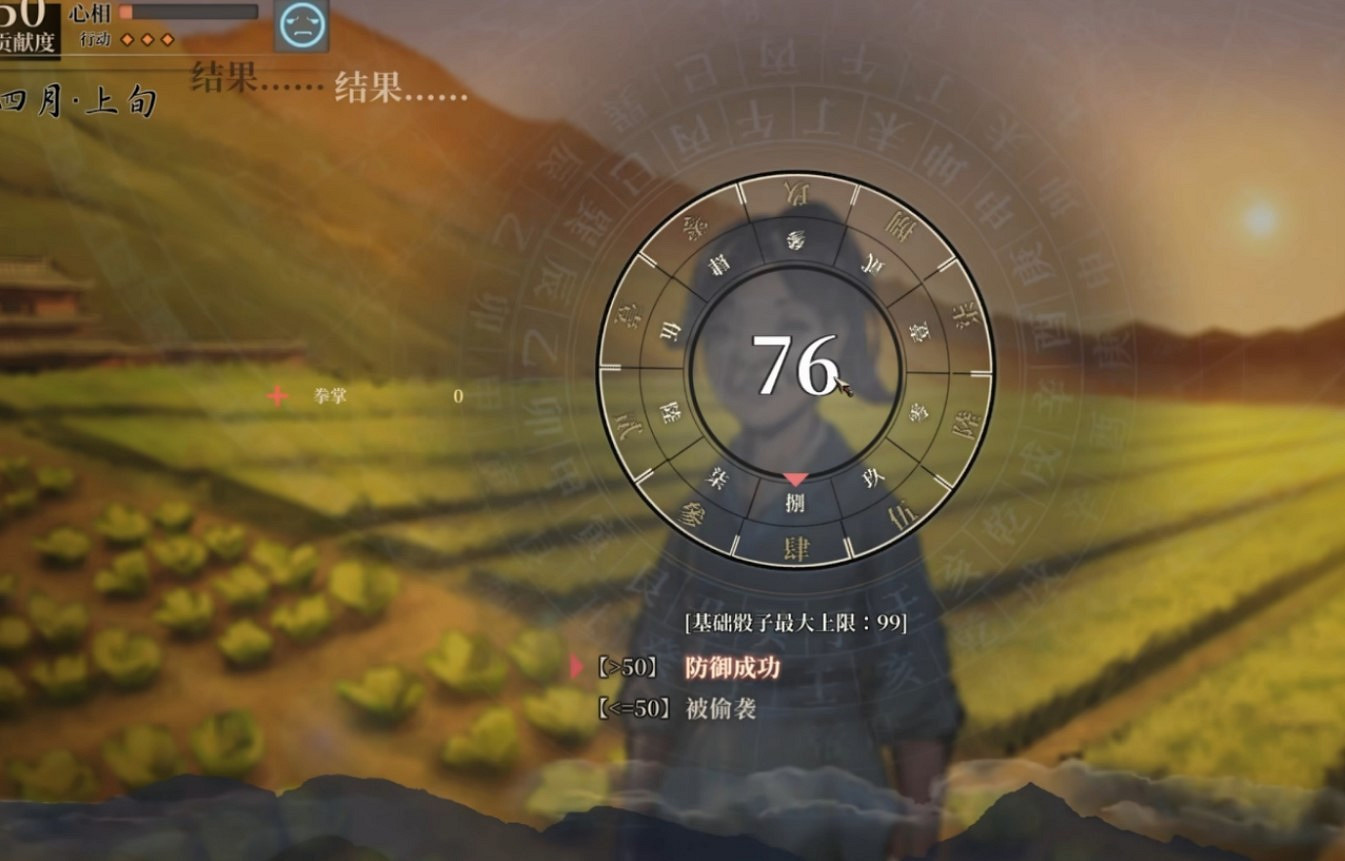Select the 捌 segment on the dice wheel
Viewport: 1345px width, 861px height.
tap(795, 501)
